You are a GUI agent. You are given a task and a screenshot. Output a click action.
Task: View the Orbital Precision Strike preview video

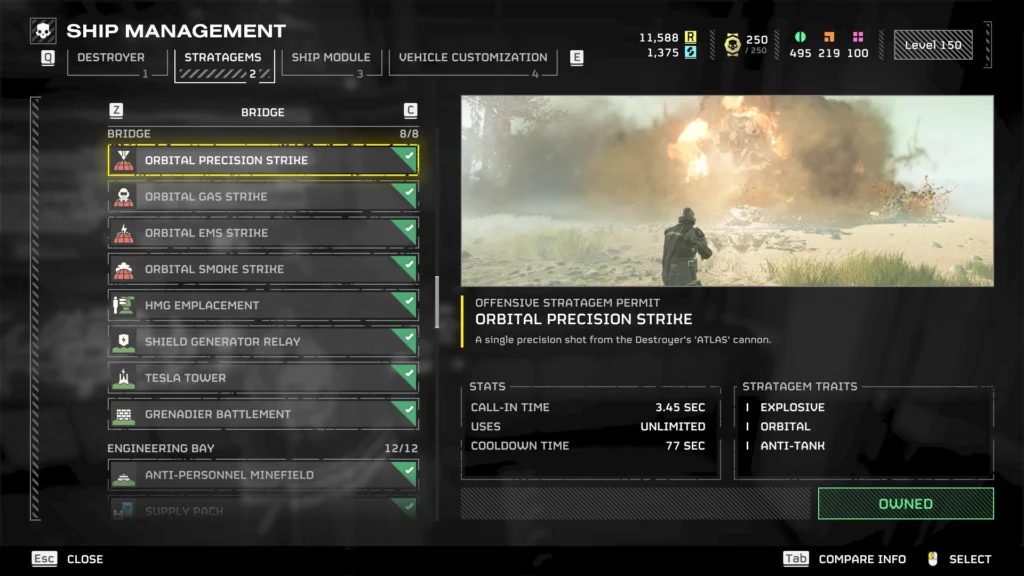click(727, 191)
